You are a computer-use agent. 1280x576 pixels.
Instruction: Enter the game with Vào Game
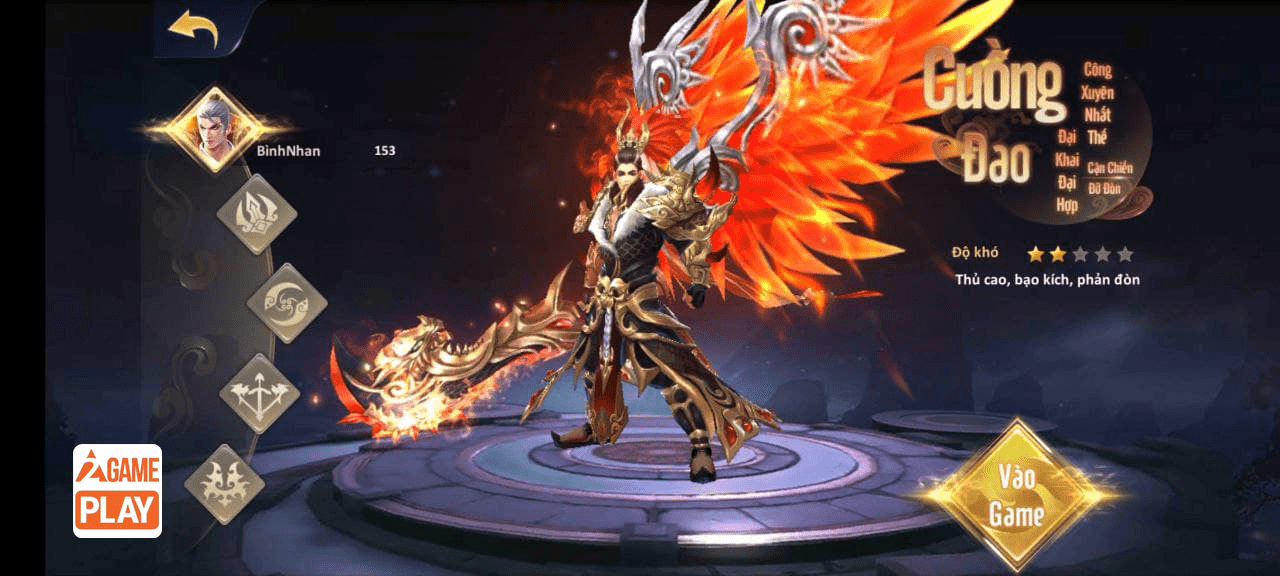click(x=1016, y=497)
